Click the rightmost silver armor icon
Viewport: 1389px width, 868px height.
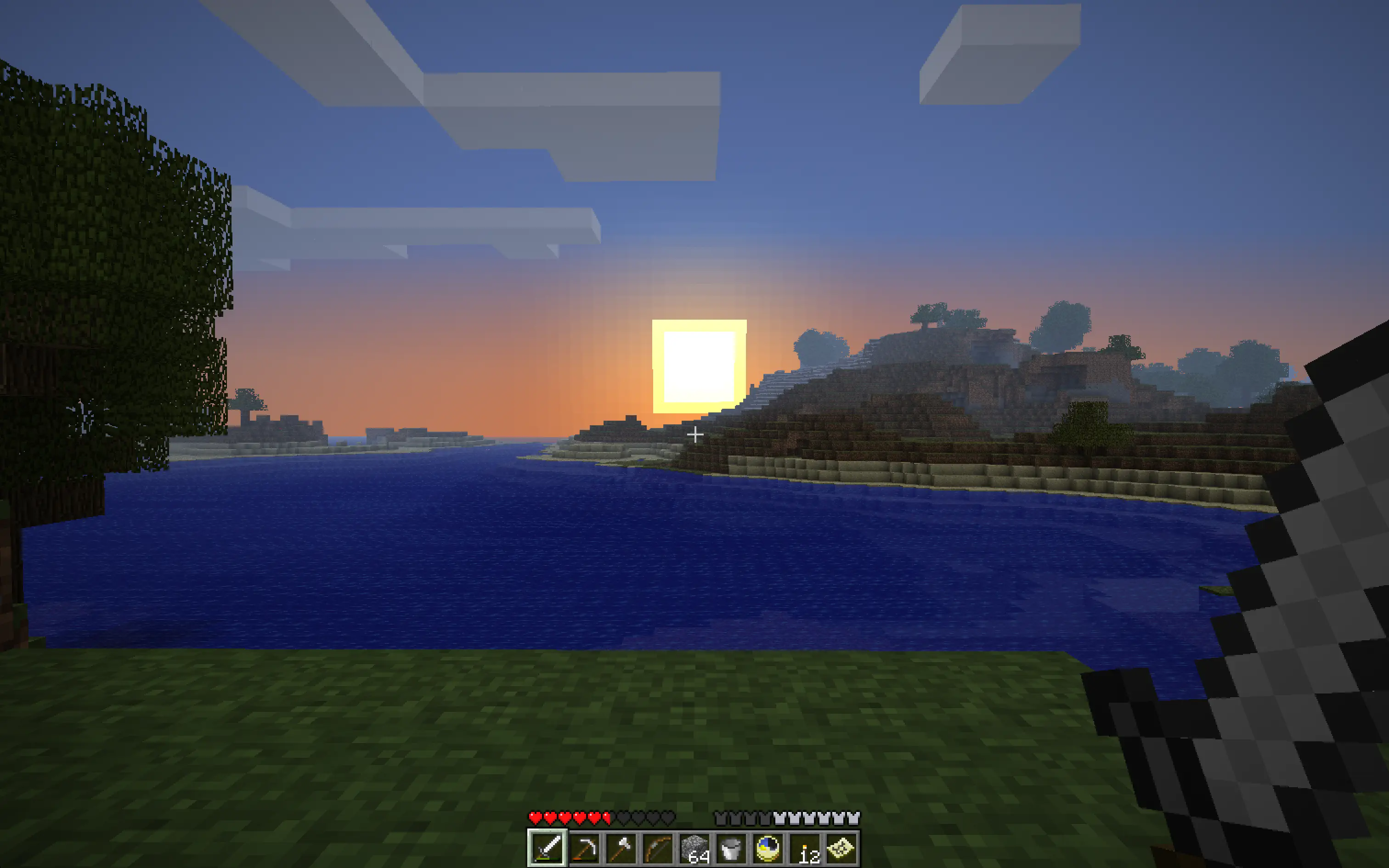click(853, 817)
